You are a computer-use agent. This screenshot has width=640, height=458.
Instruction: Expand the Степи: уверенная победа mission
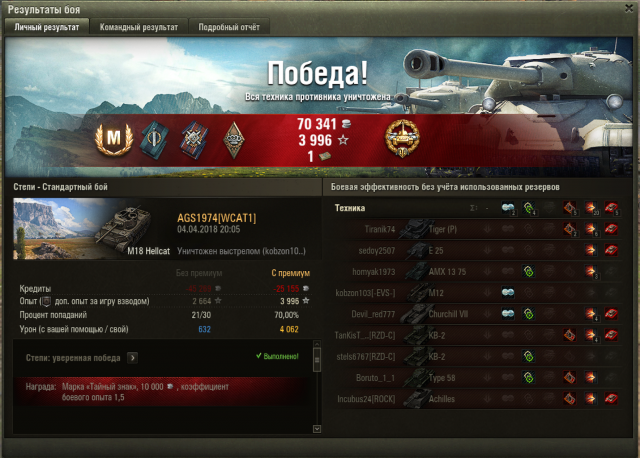132,356
